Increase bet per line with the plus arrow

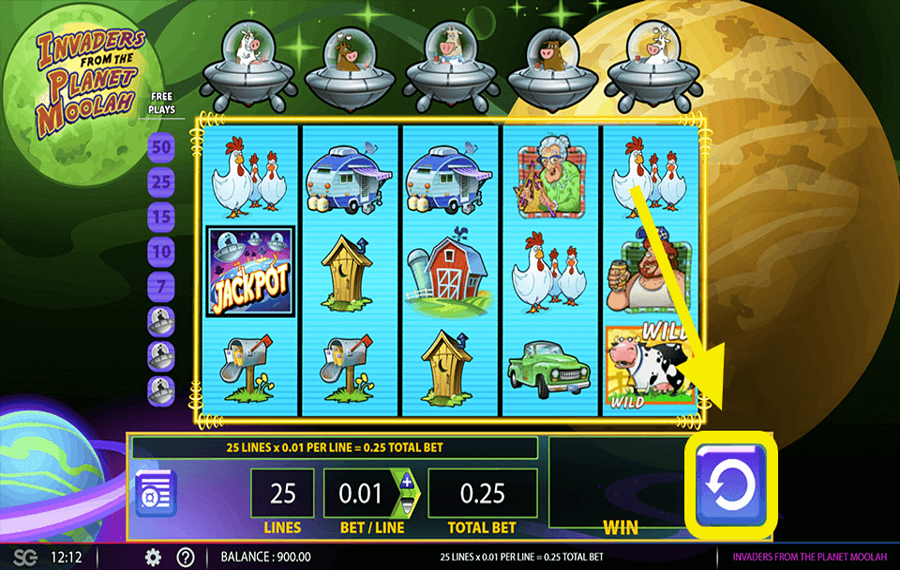pyautogui.click(x=406, y=481)
